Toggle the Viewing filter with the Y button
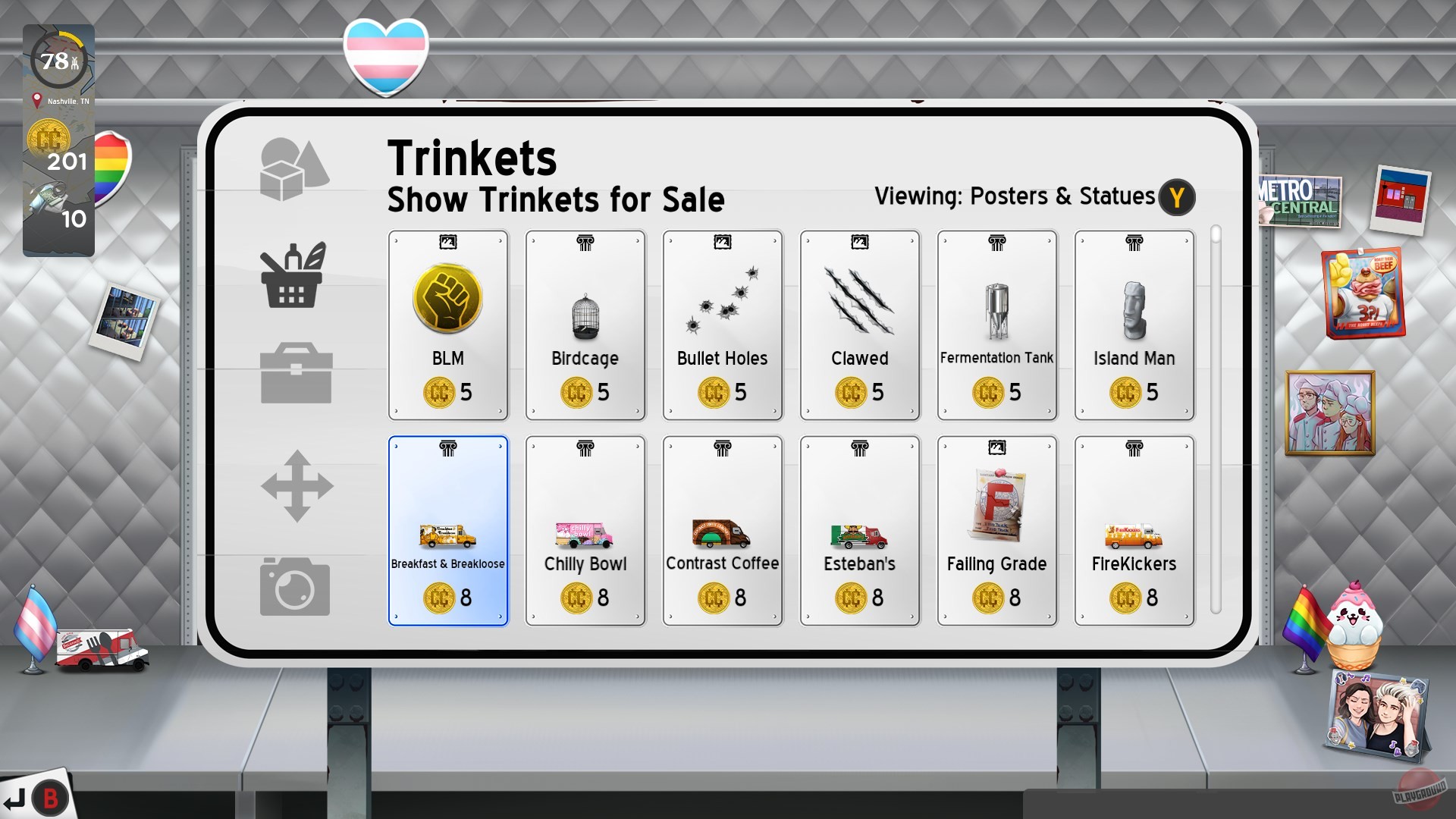 [x=1176, y=197]
